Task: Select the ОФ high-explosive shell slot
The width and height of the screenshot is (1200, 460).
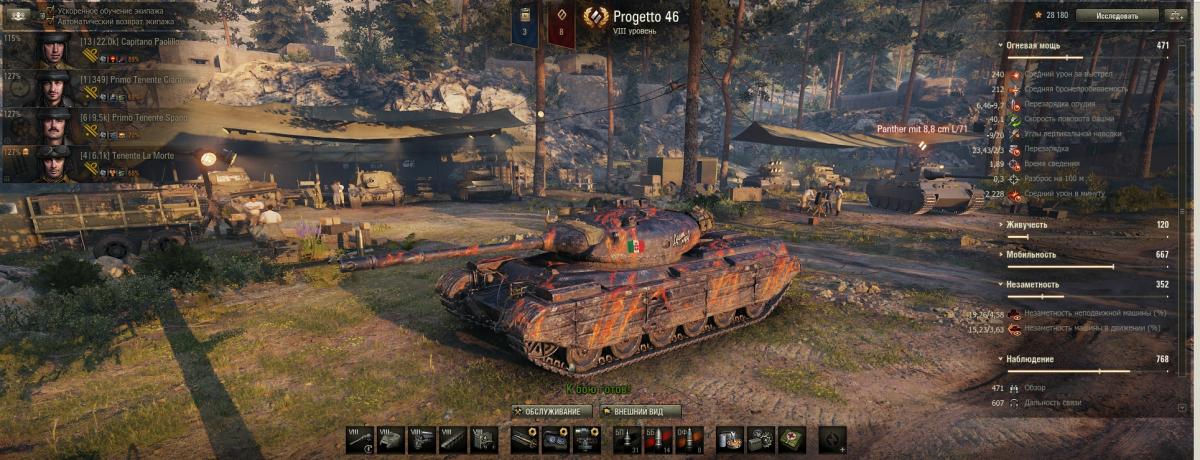Action: pos(689,439)
